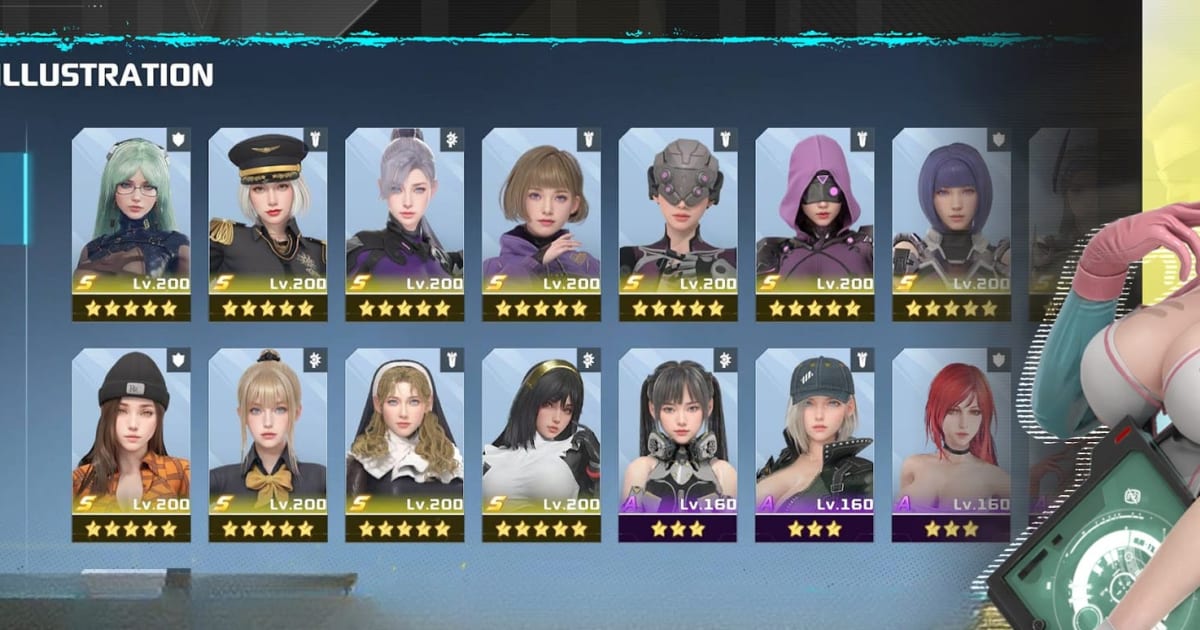The height and width of the screenshot is (630, 1200).
Task: Select black-haired character with gold headband
Action: (x=541, y=443)
